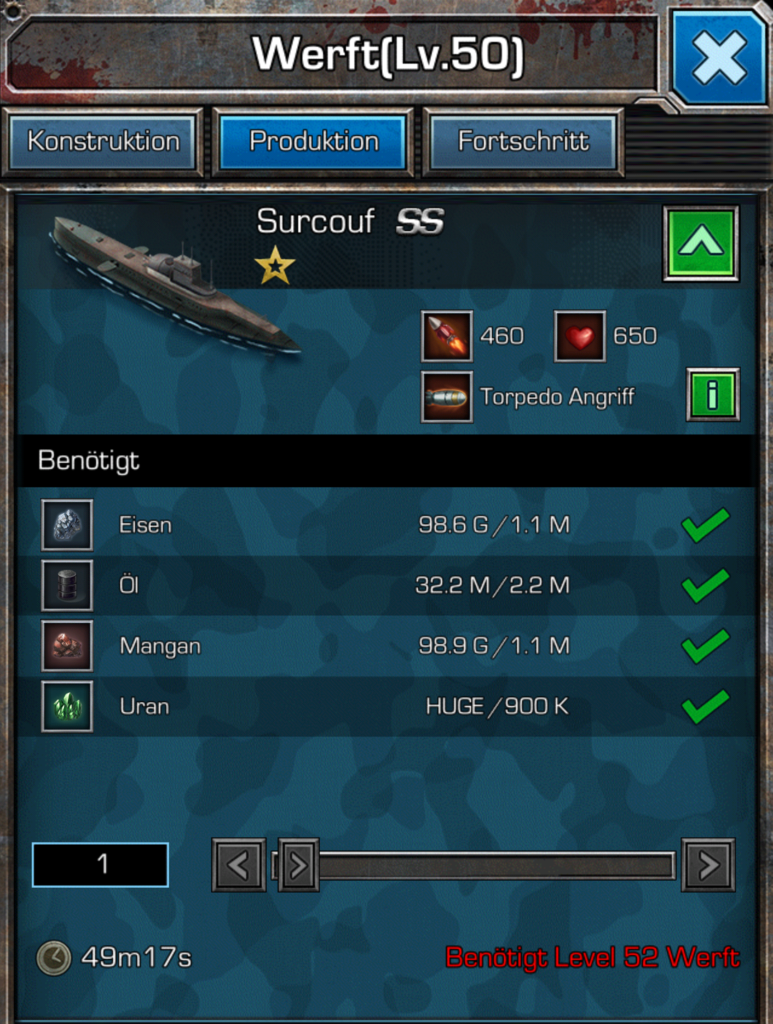Increase production quantity with right arrow
The height and width of the screenshot is (1024, 773).
click(708, 865)
